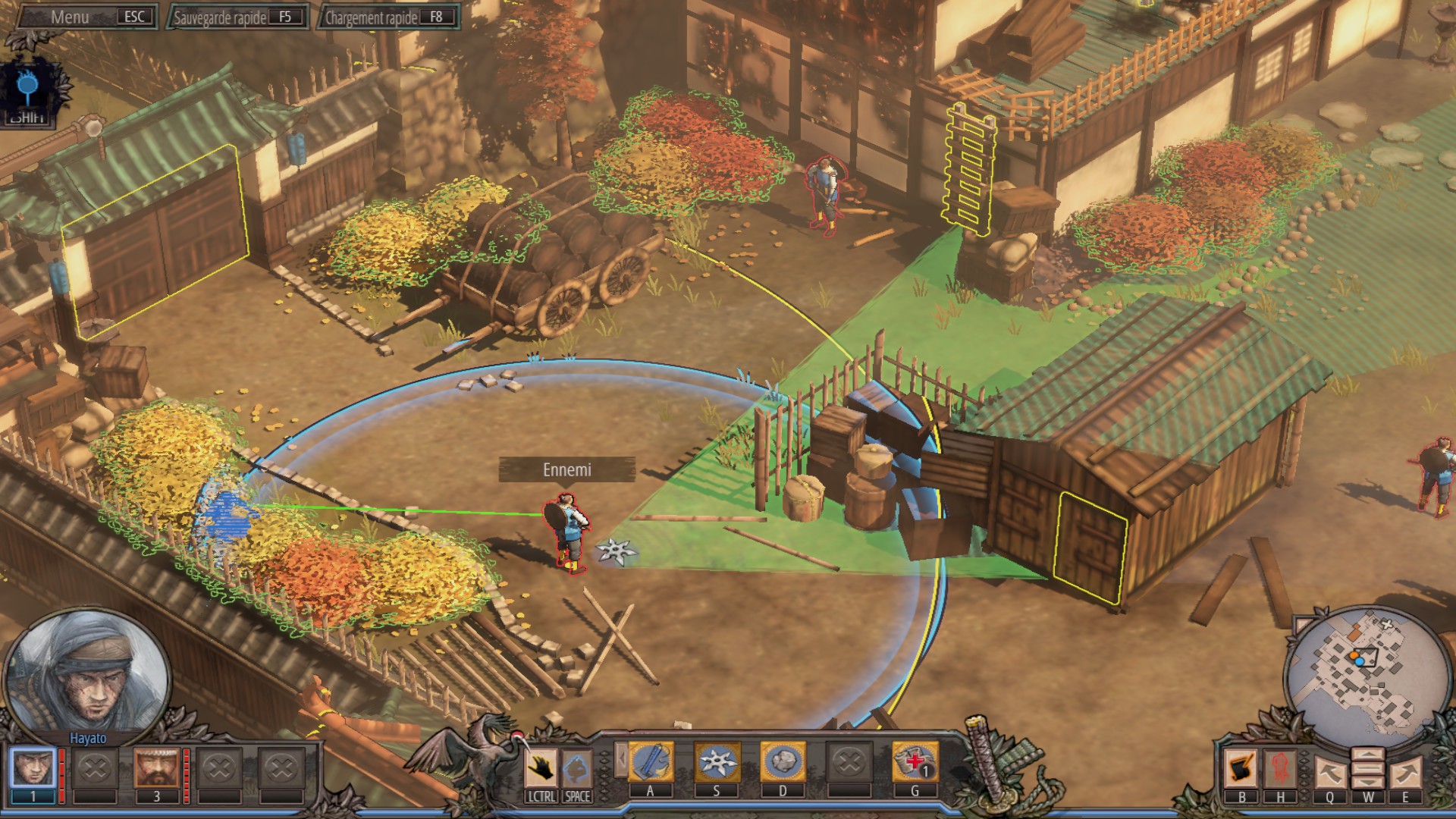Image resolution: width=1456 pixels, height=819 pixels.
Task: Toggle the crouch stance icon
Action: 577,769
